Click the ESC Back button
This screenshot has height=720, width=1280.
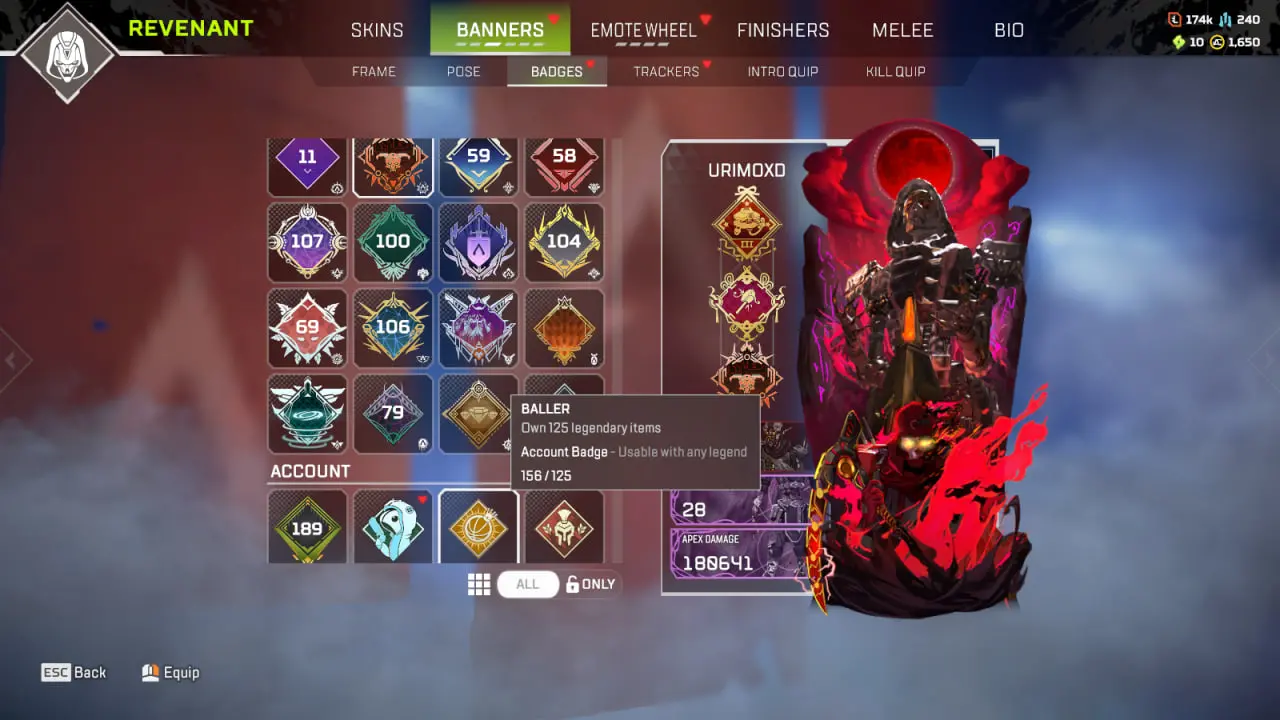tap(73, 672)
